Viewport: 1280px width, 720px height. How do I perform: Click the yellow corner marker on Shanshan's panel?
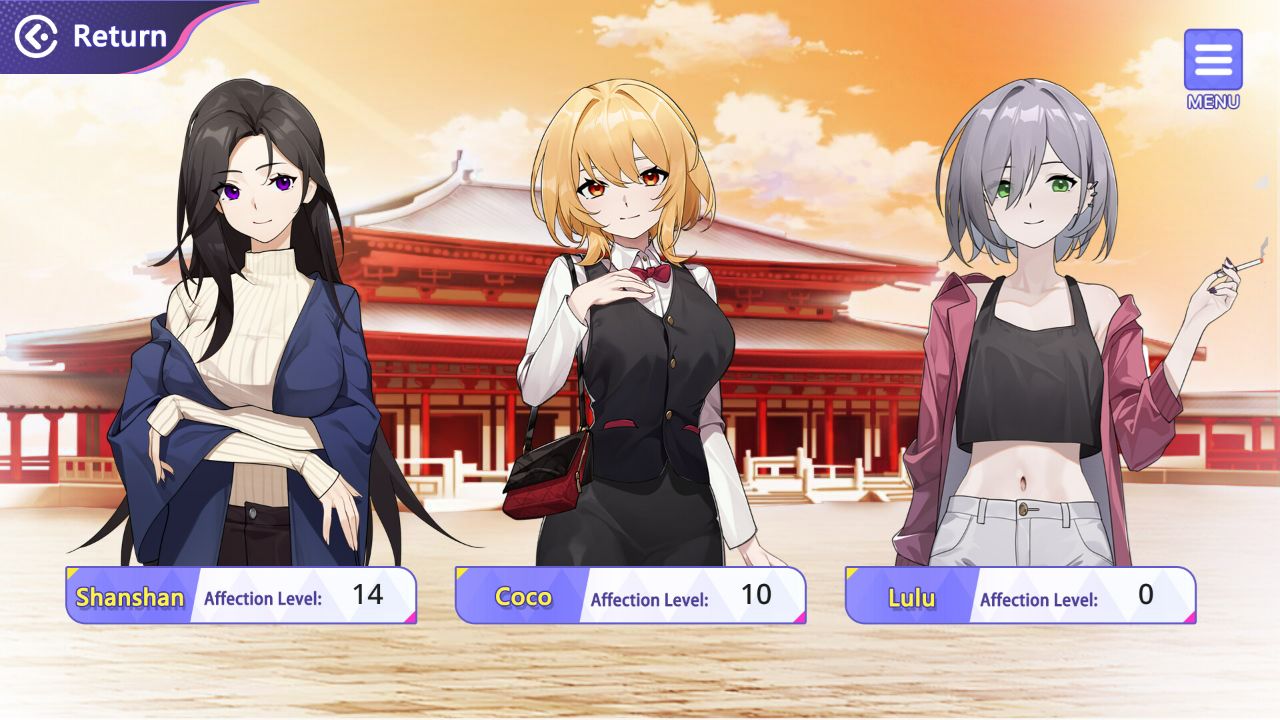[71, 572]
